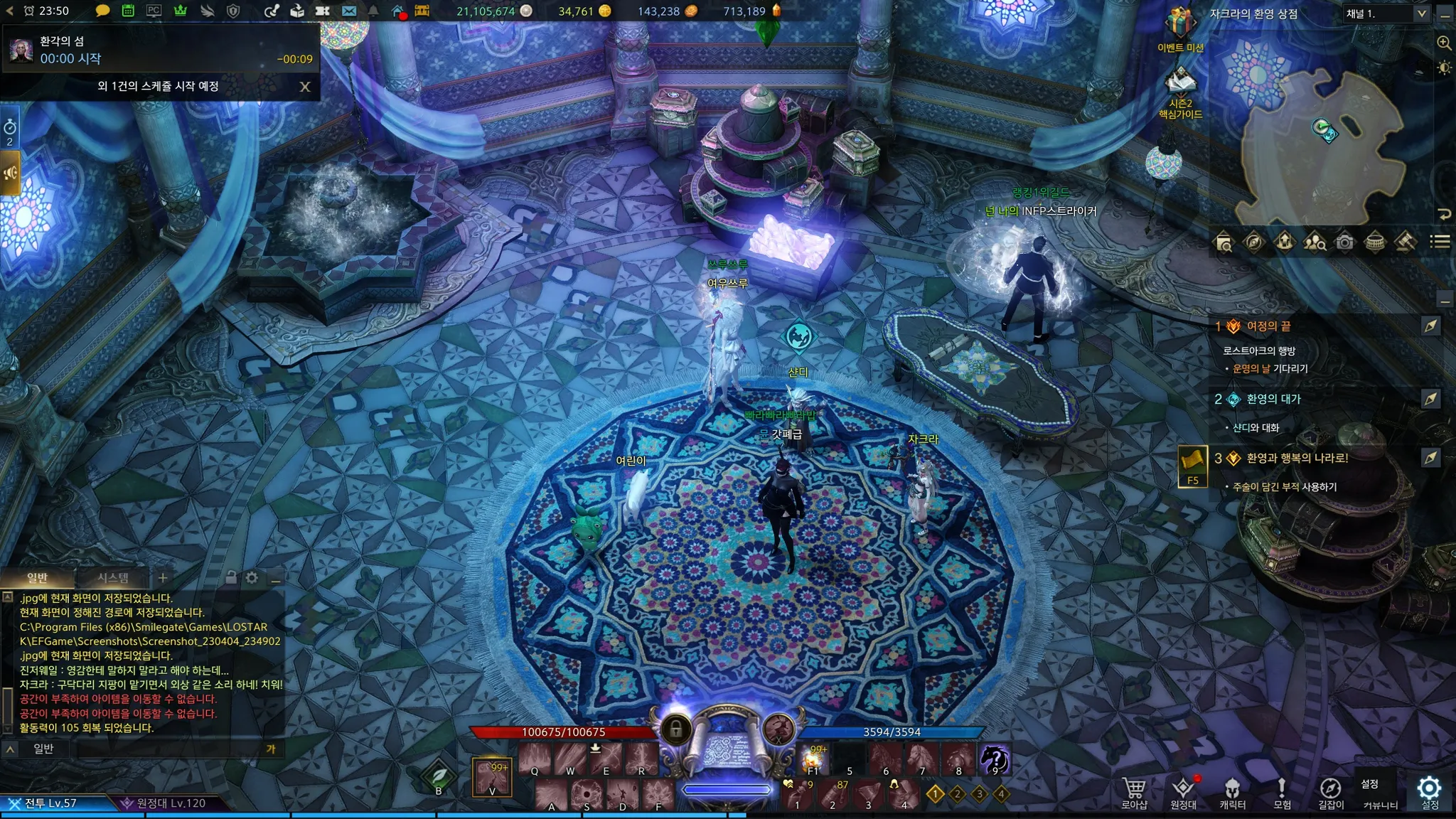1456x819 pixels.
Task: Open the 원정대 roster menu
Action: [1183, 793]
